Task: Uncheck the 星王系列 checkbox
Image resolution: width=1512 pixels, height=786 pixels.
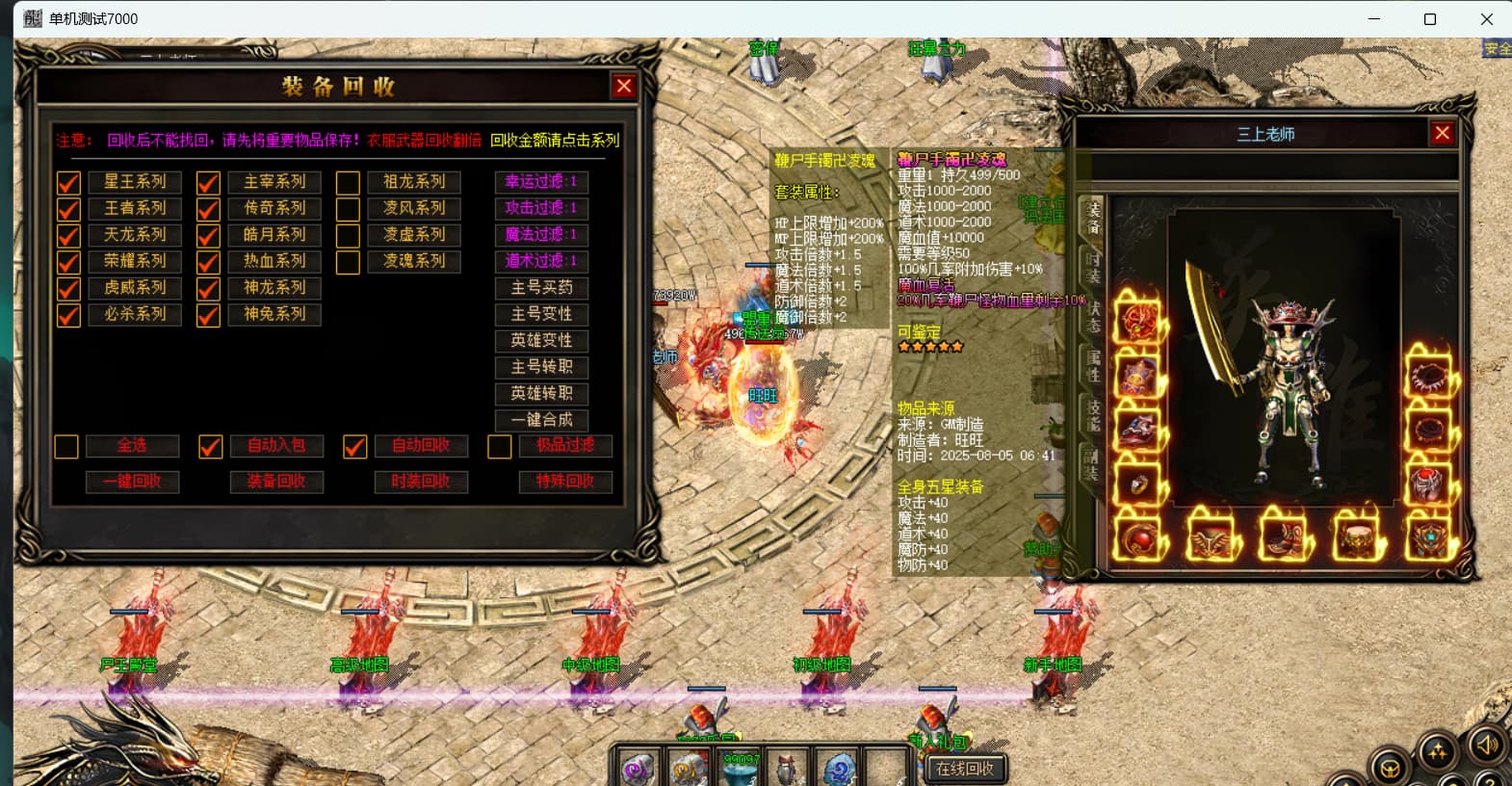Action: [x=68, y=183]
